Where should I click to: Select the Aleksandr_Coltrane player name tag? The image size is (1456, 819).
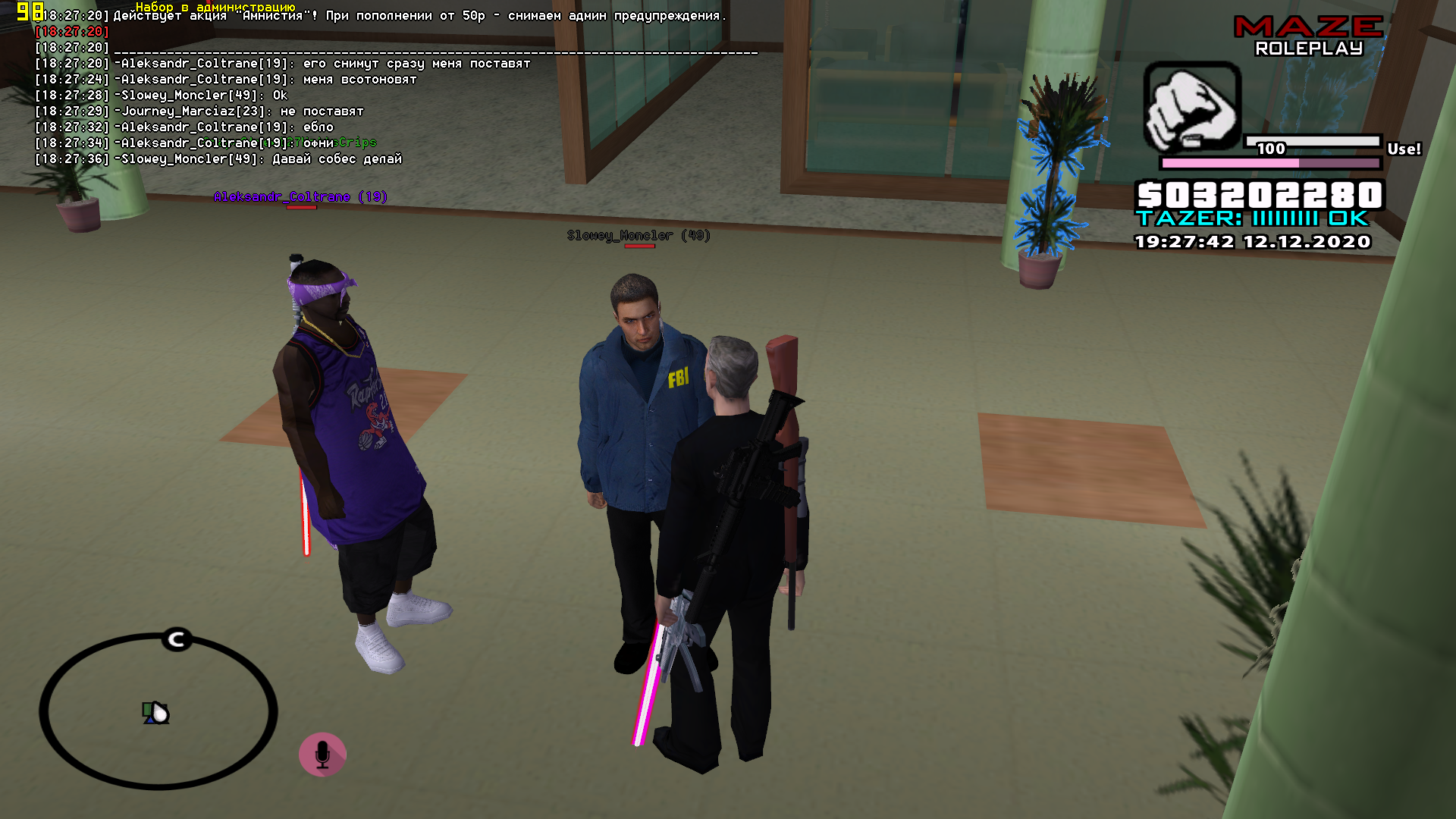(300, 197)
